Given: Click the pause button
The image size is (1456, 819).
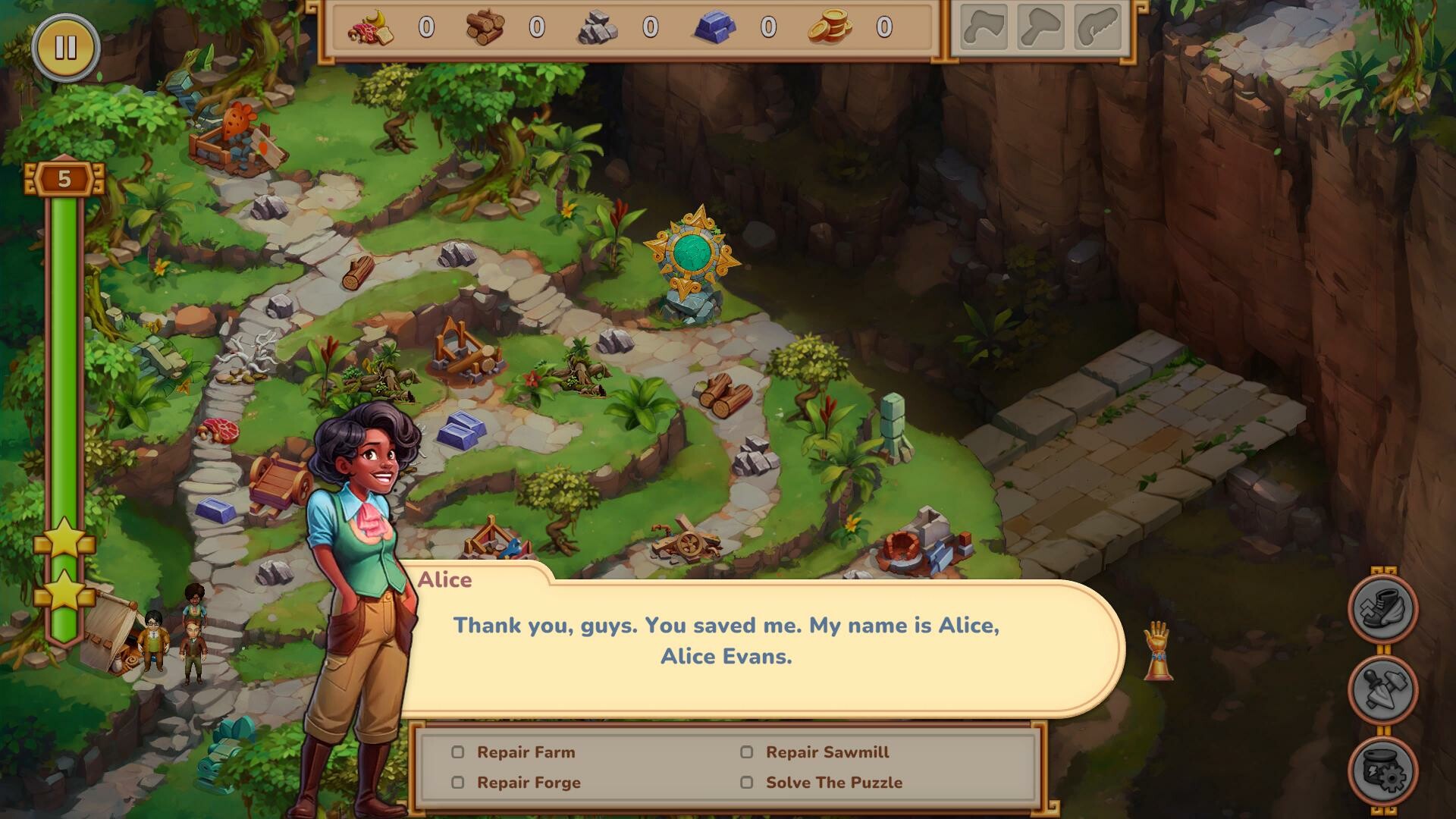Looking at the screenshot, I should click(67, 47).
